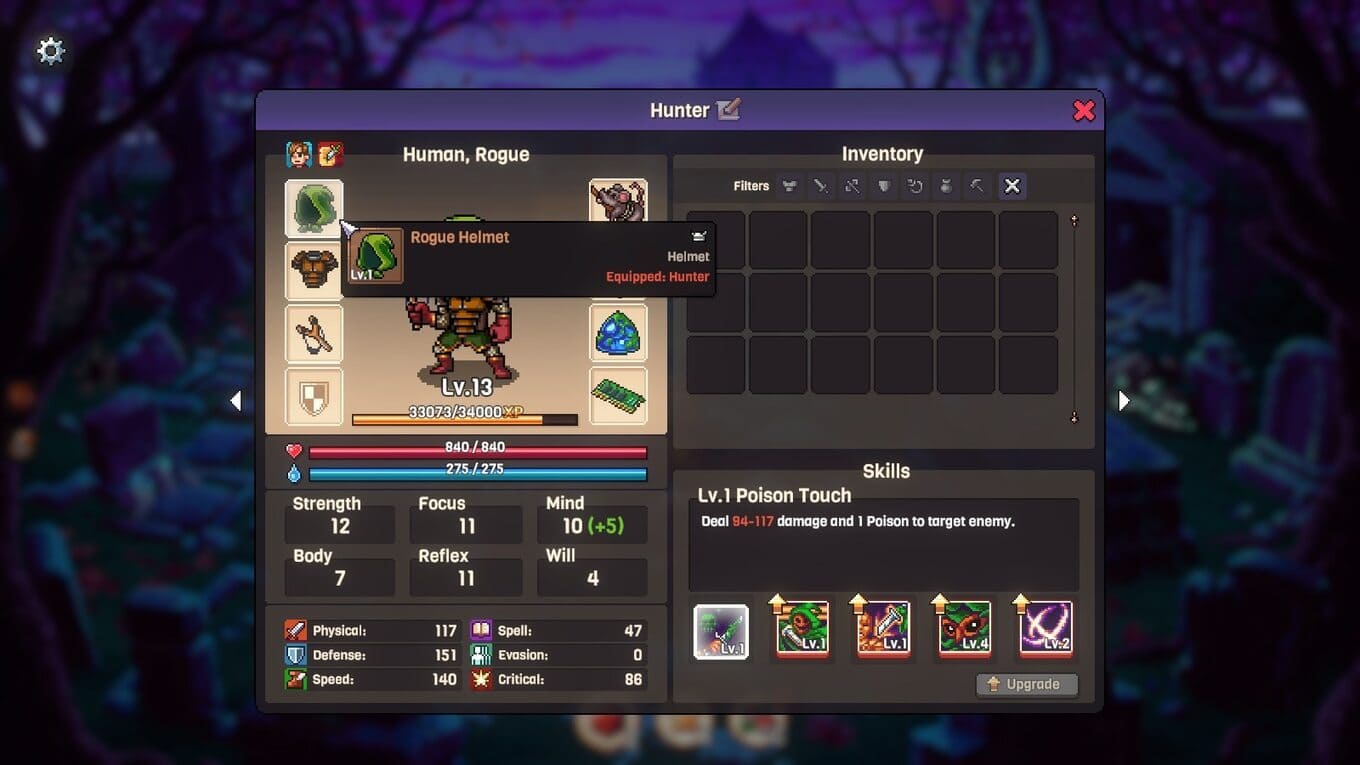Filter inventory by sword weapons
Image resolution: width=1360 pixels, height=765 pixels.
[821, 186]
